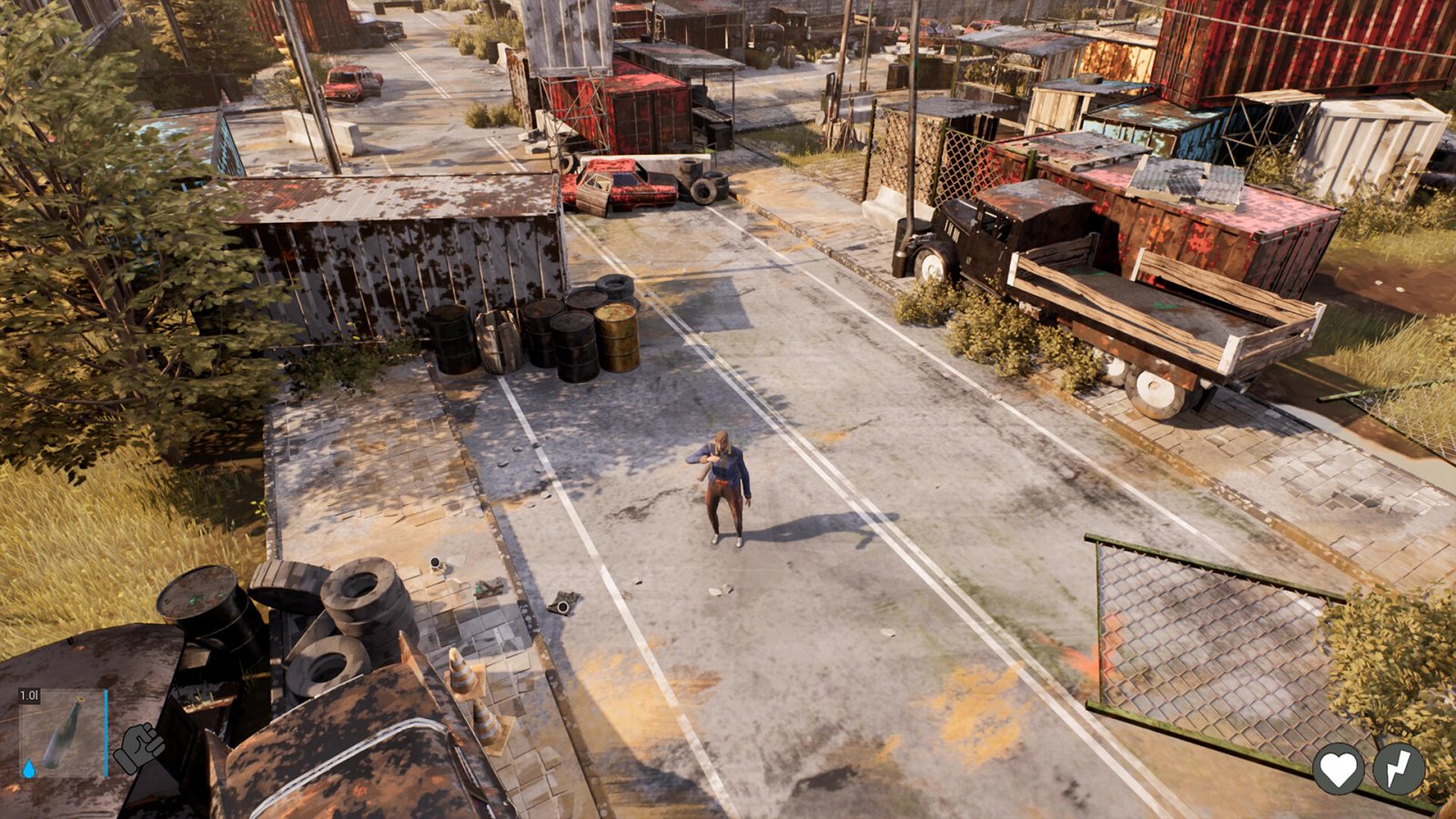The height and width of the screenshot is (819, 1456).
Task: Click the 1.0l volume label
Action: point(29,694)
